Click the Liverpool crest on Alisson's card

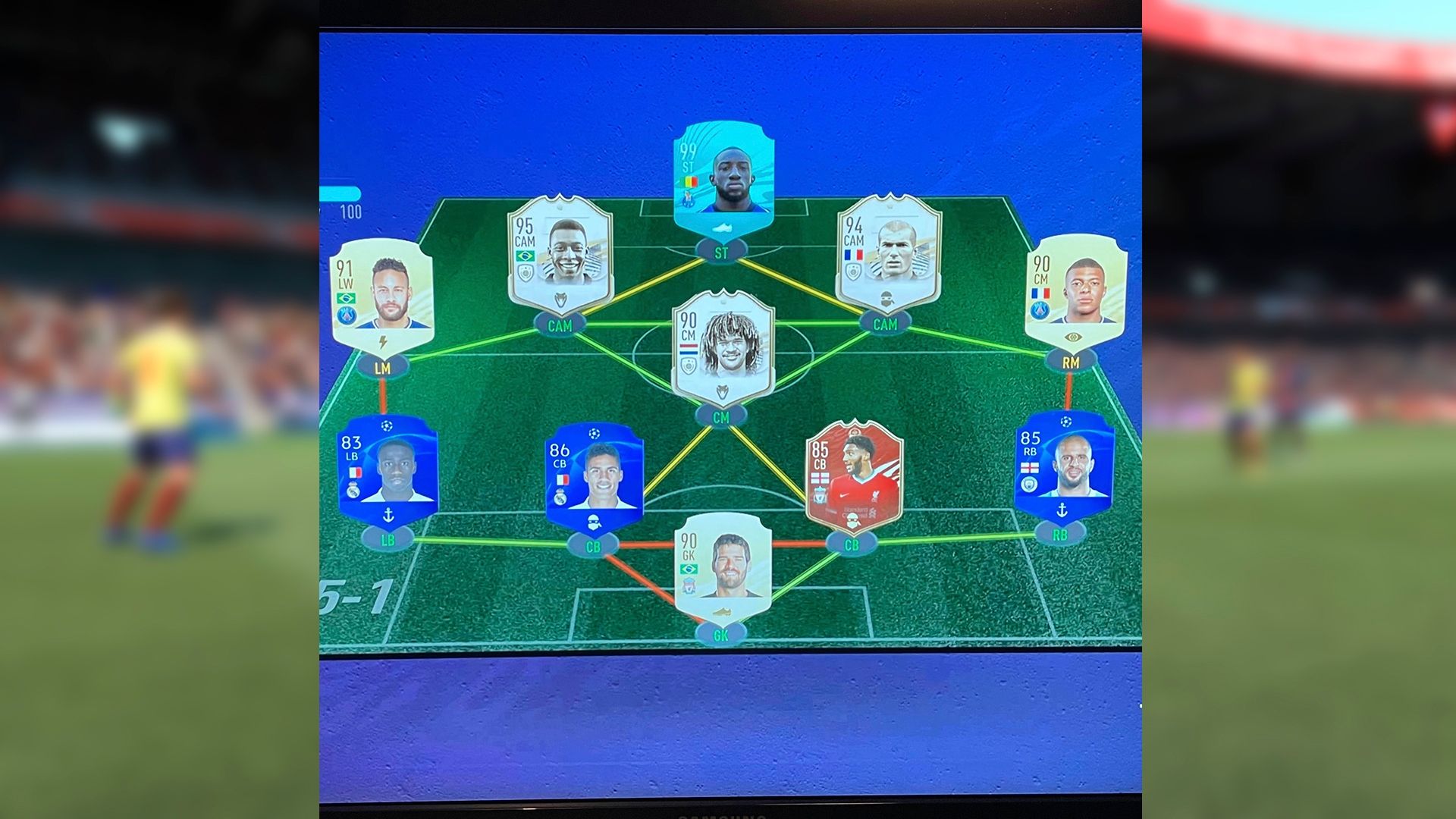click(x=689, y=585)
